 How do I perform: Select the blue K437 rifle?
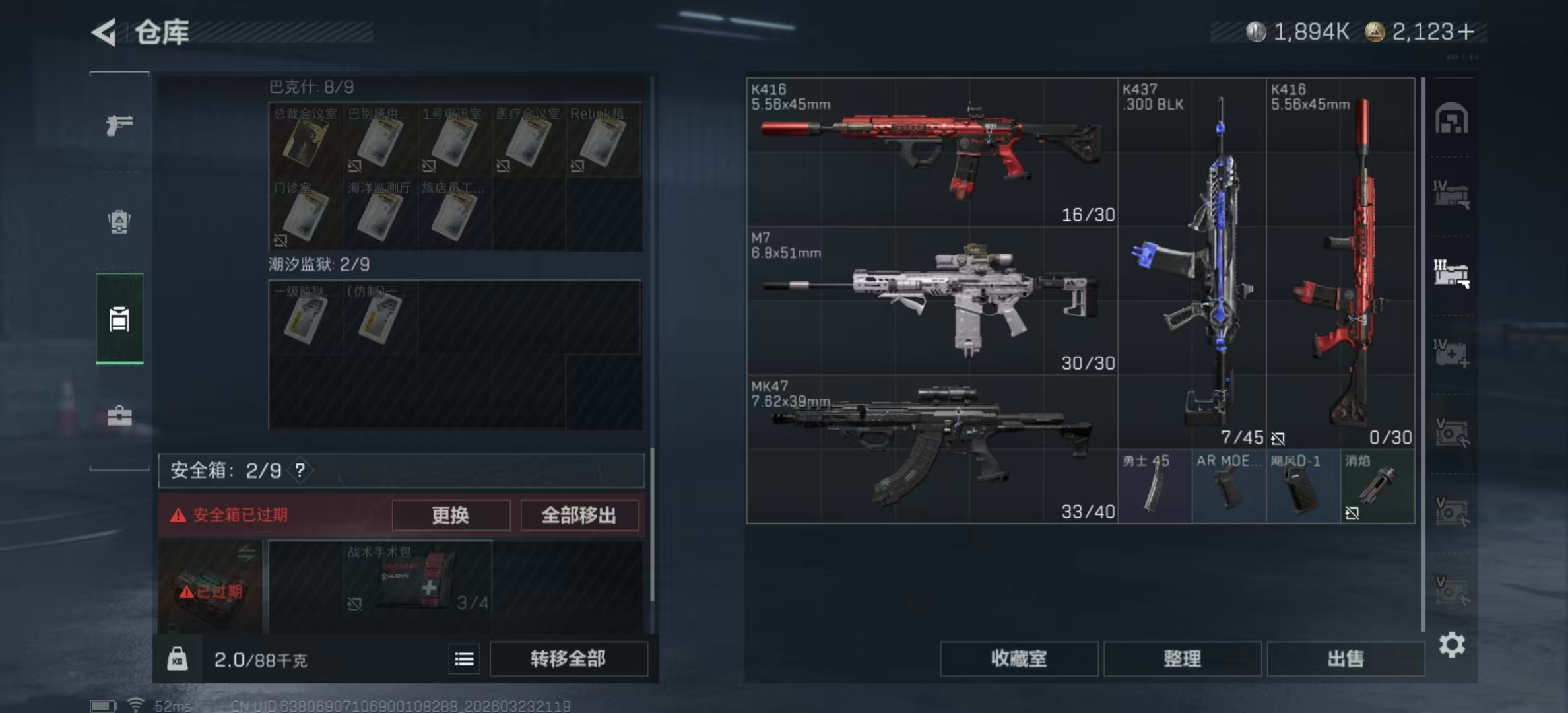coord(1192,264)
